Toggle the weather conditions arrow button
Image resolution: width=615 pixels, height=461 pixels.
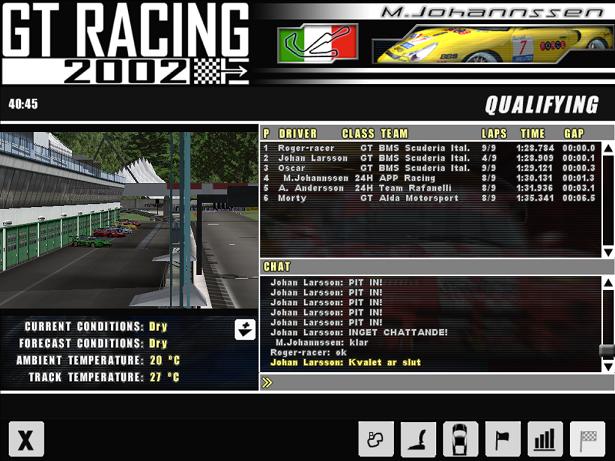[245, 329]
